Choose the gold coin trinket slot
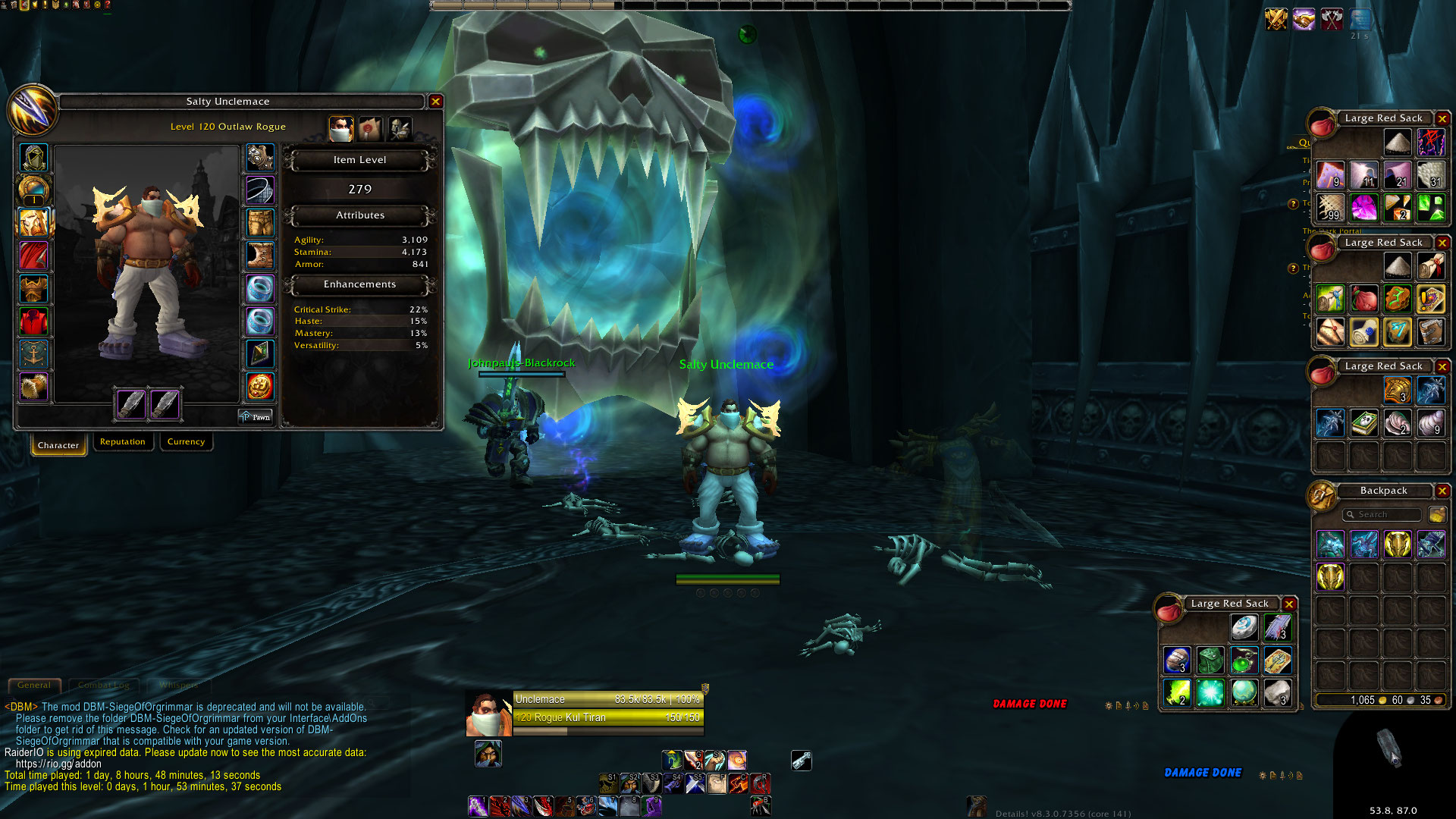The image size is (1456, 819). coord(260,387)
